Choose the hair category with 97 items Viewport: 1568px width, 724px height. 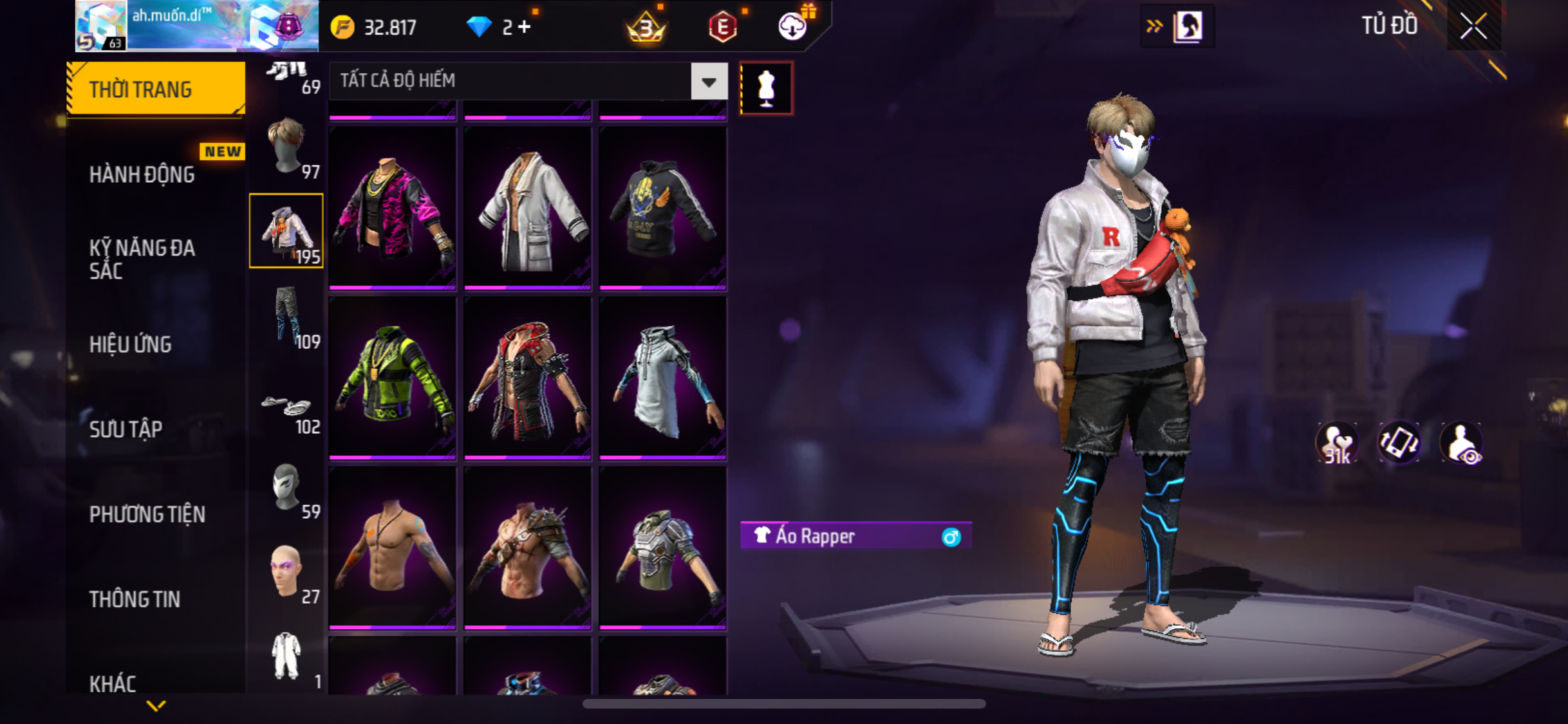coord(287,147)
